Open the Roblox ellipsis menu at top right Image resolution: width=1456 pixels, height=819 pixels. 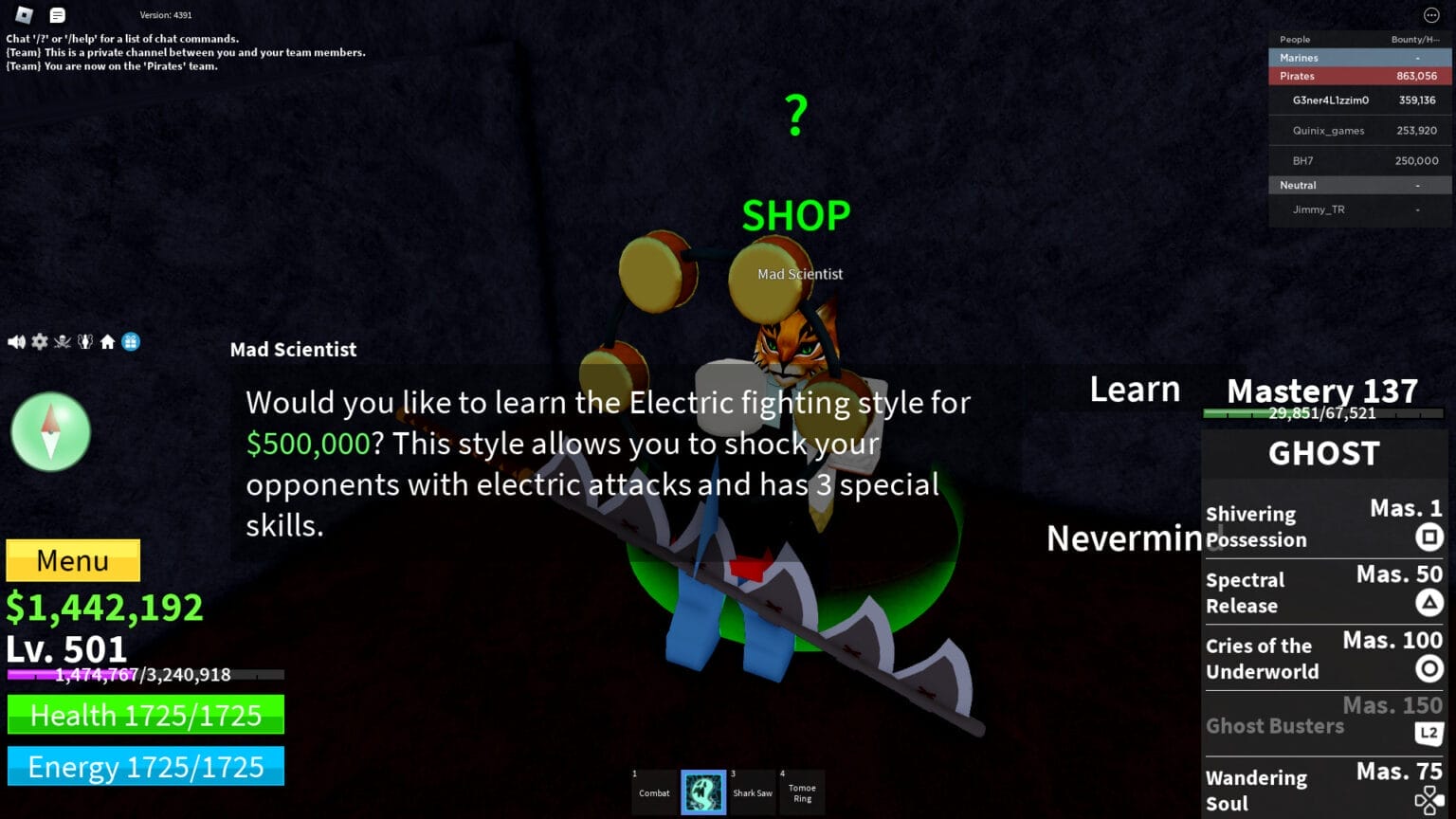1431,15
